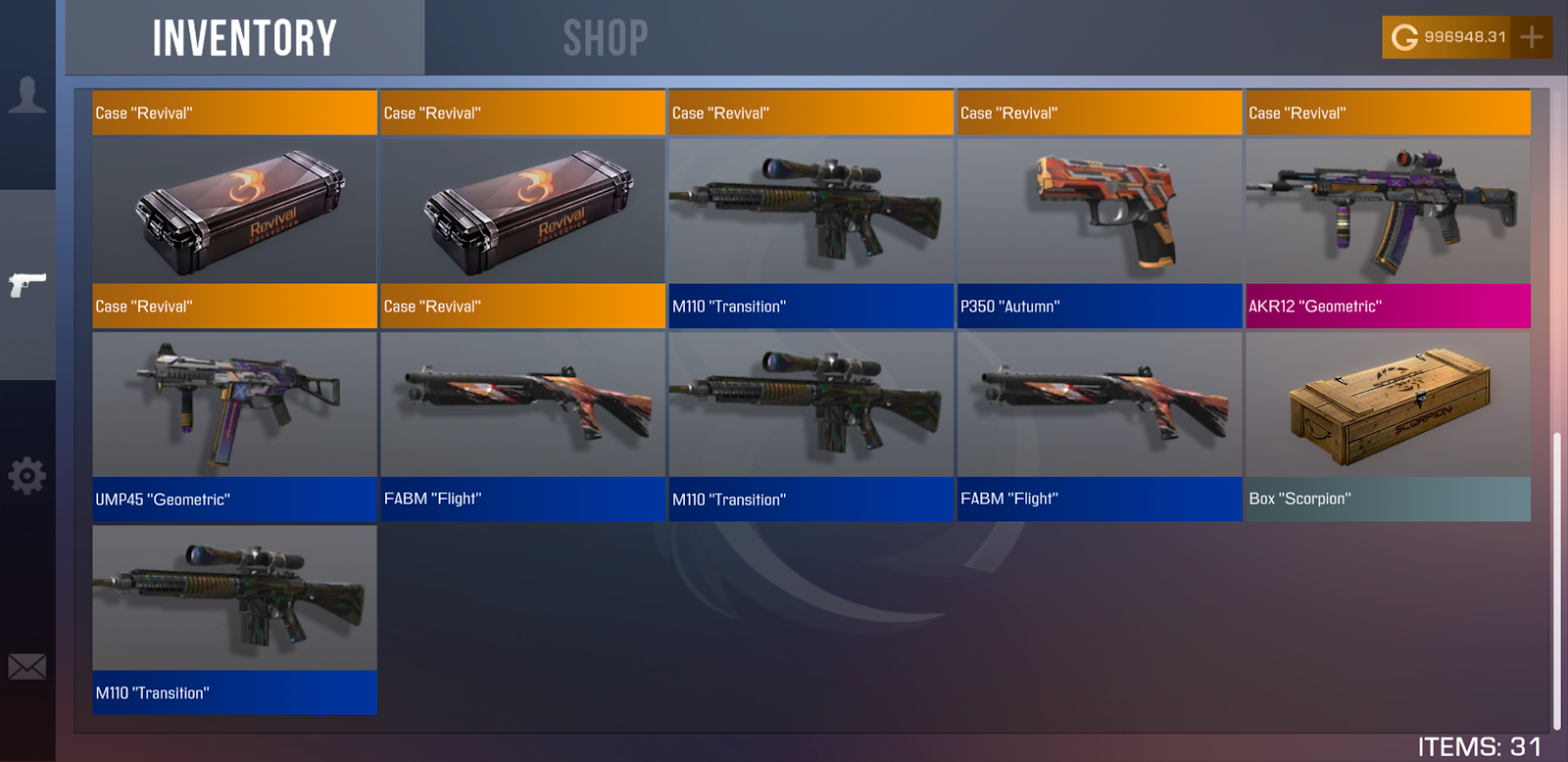Select the Inventory tab
The height and width of the screenshot is (762, 1568).
pos(245,38)
